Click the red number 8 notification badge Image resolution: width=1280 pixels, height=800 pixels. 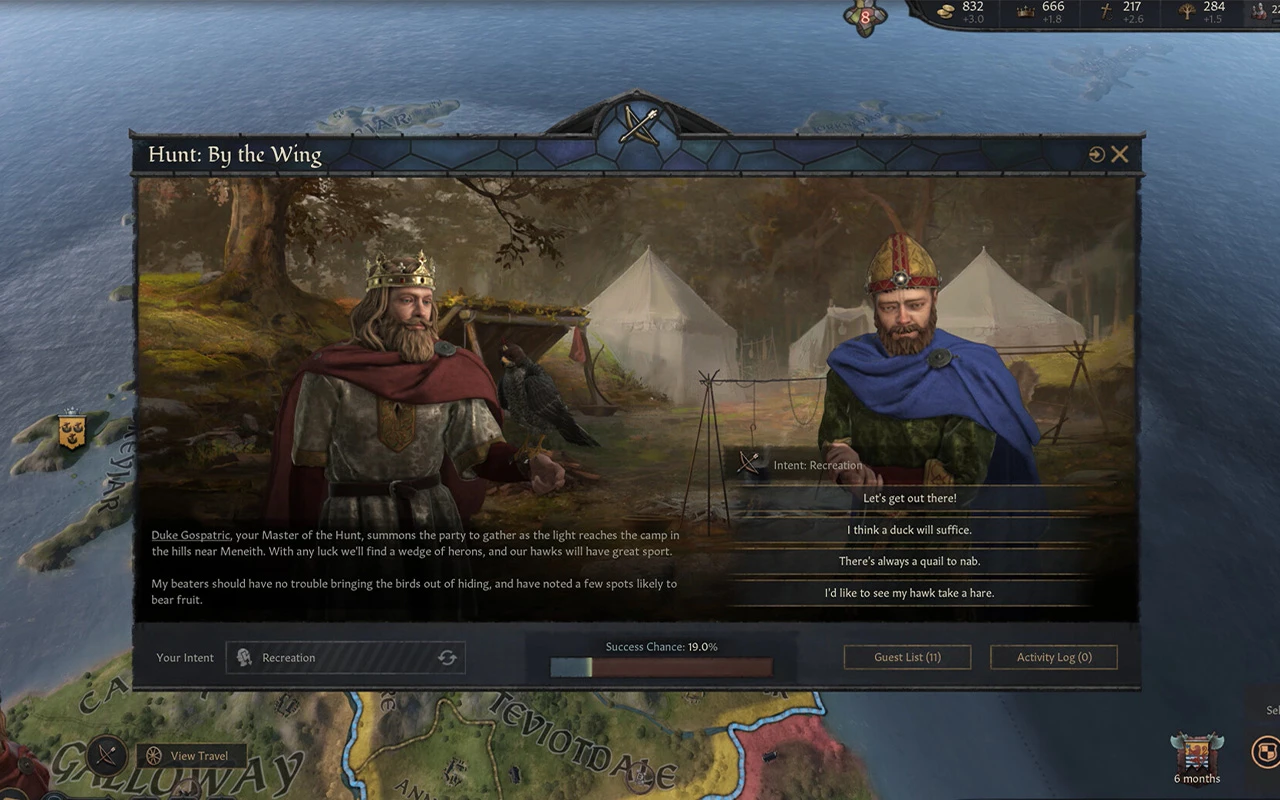point(865,16)
